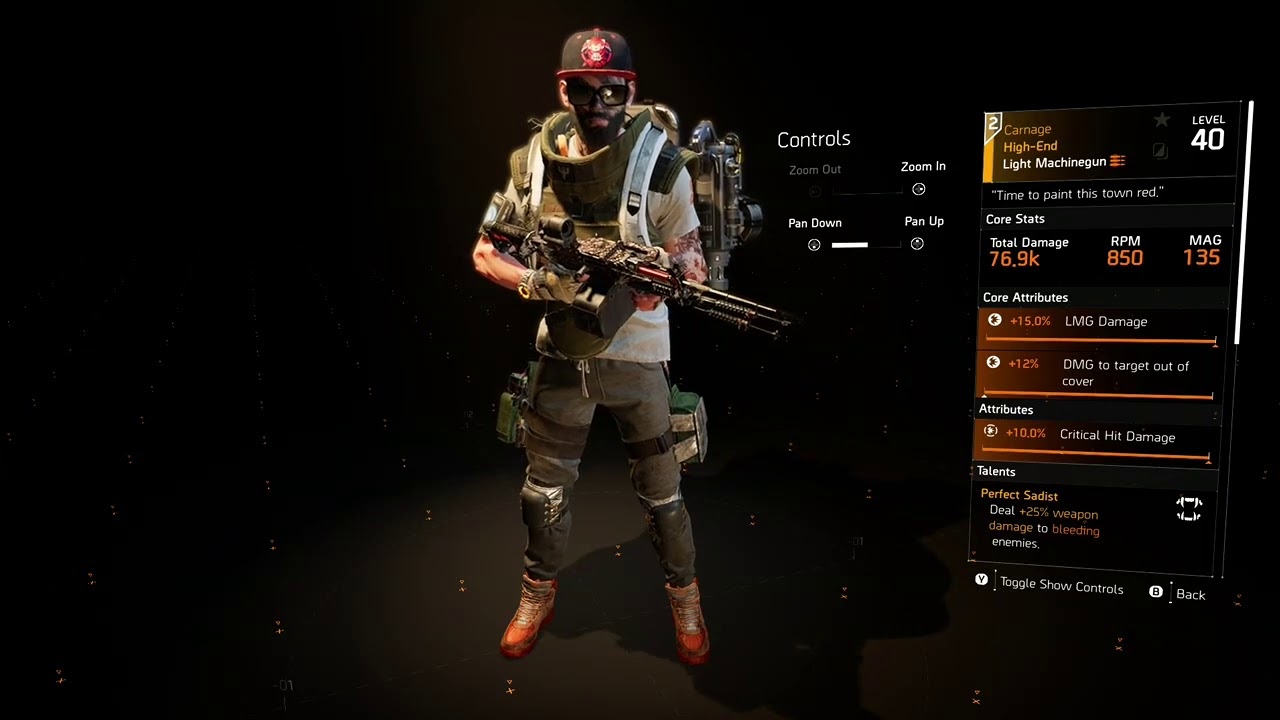Click the Zoom In d-pad icon

[x=918, y=188]
